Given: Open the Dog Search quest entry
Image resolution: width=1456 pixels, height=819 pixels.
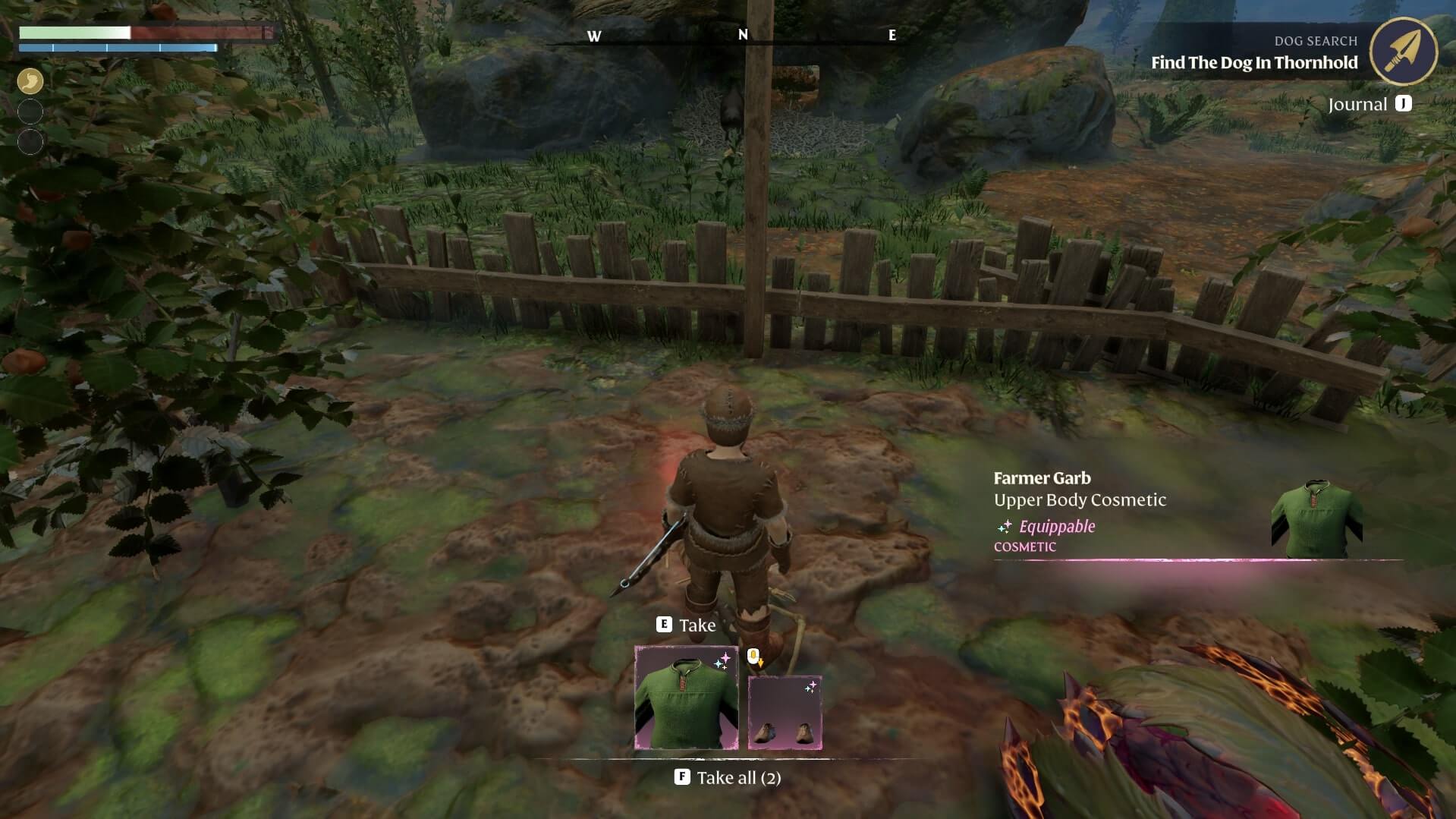Looking at the screenshot, I should tap(1315, 41).
